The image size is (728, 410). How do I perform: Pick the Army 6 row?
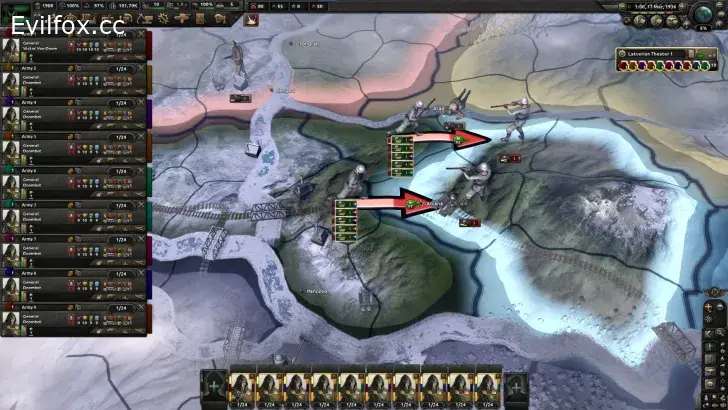point(70,183)
